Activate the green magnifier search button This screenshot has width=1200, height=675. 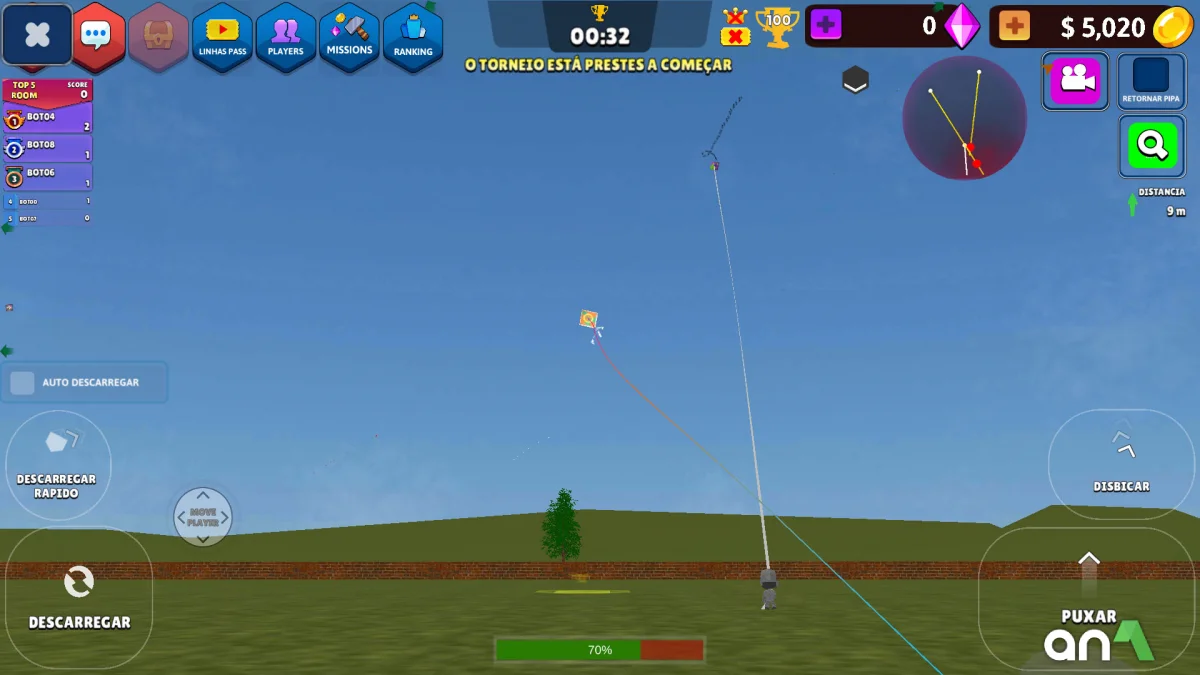tap(1151, 146)
